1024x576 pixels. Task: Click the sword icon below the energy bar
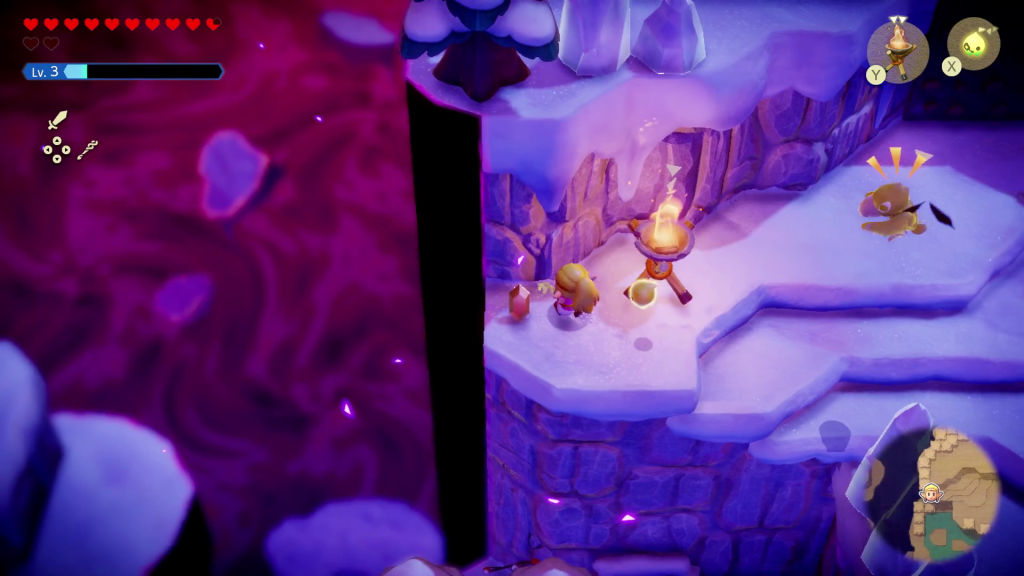57,121
